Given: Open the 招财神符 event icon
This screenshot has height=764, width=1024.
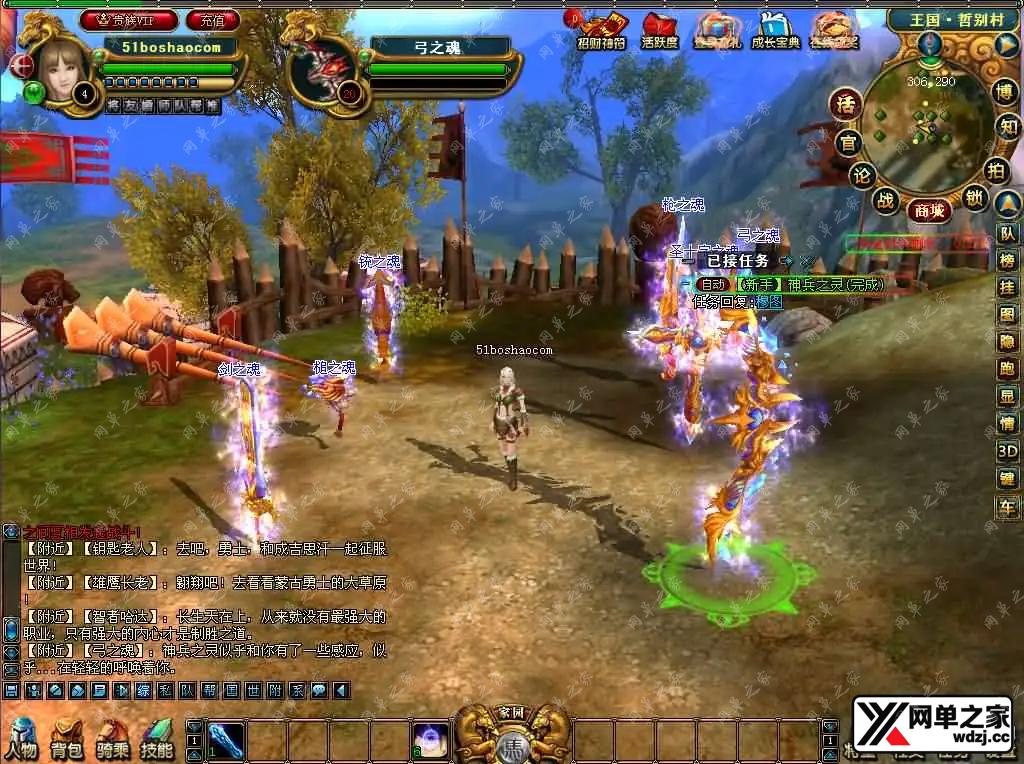Looking at the screenshot, I should click(603, 30).
